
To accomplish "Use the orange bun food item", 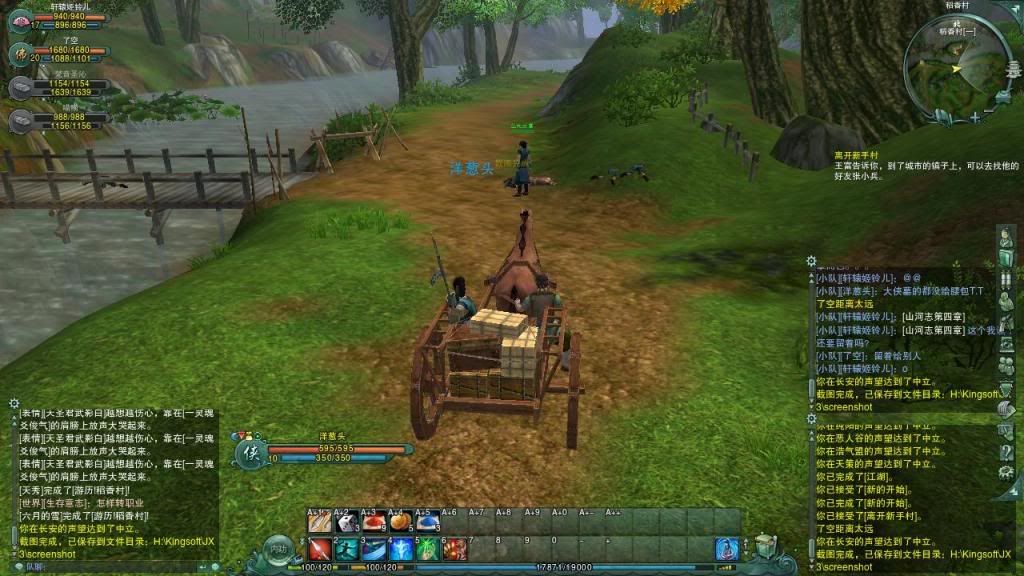I will tap(401, 522).
